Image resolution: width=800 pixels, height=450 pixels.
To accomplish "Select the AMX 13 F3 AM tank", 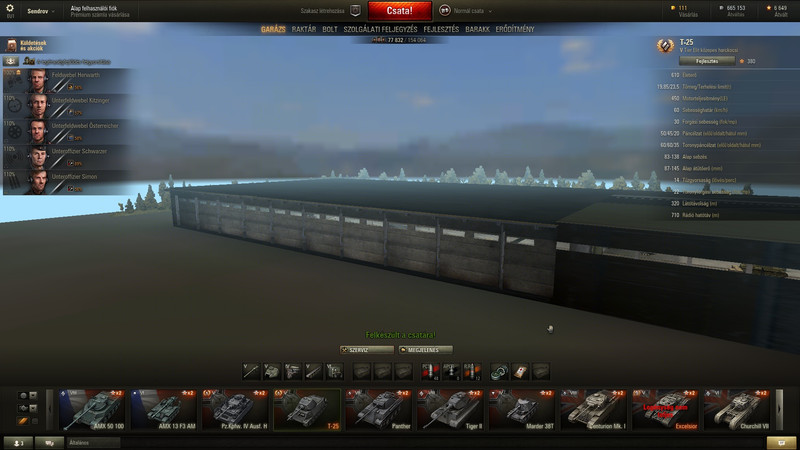I will tap(163, 409).
